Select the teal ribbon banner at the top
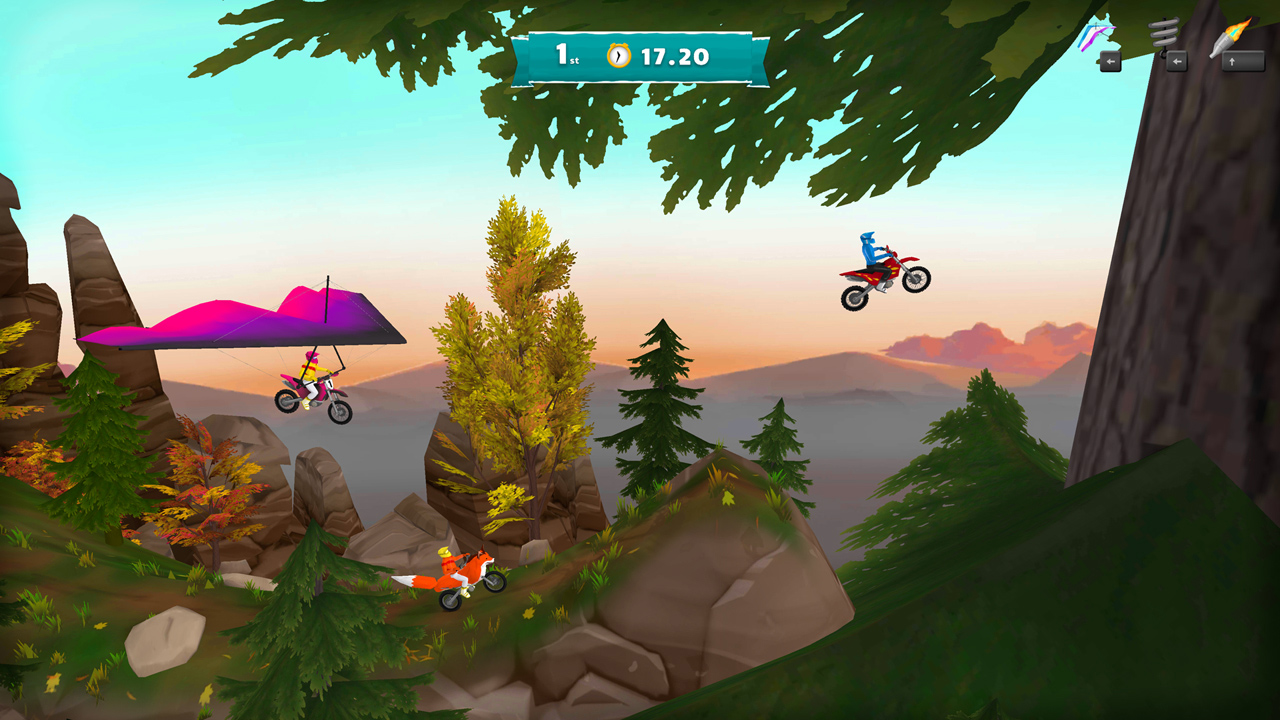 coord(640,56)
